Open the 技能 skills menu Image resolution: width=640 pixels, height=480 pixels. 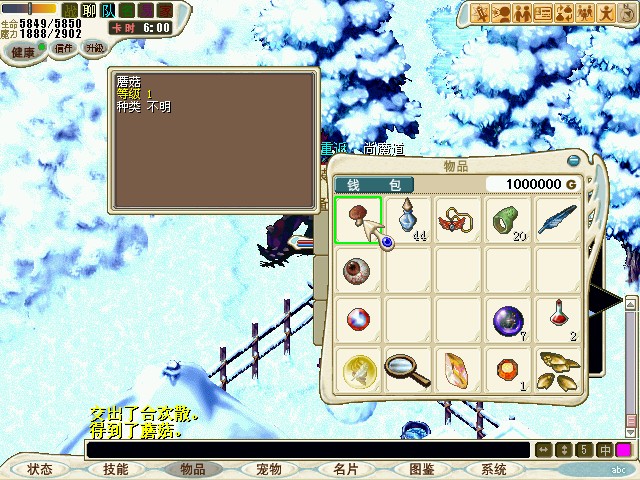click(116, 469)
